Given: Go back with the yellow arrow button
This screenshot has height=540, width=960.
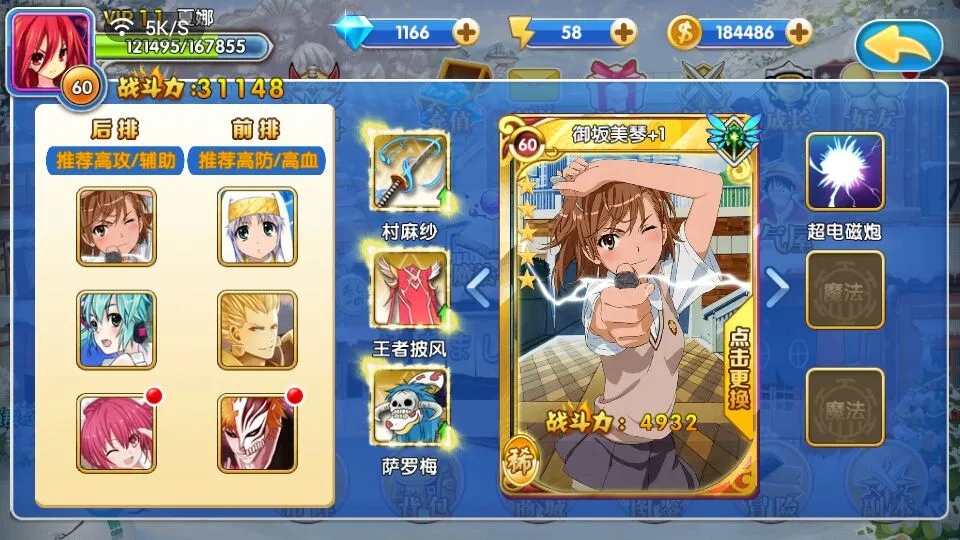Looking at the screenshot, I should pyautogui.click(x=902, y=46).
